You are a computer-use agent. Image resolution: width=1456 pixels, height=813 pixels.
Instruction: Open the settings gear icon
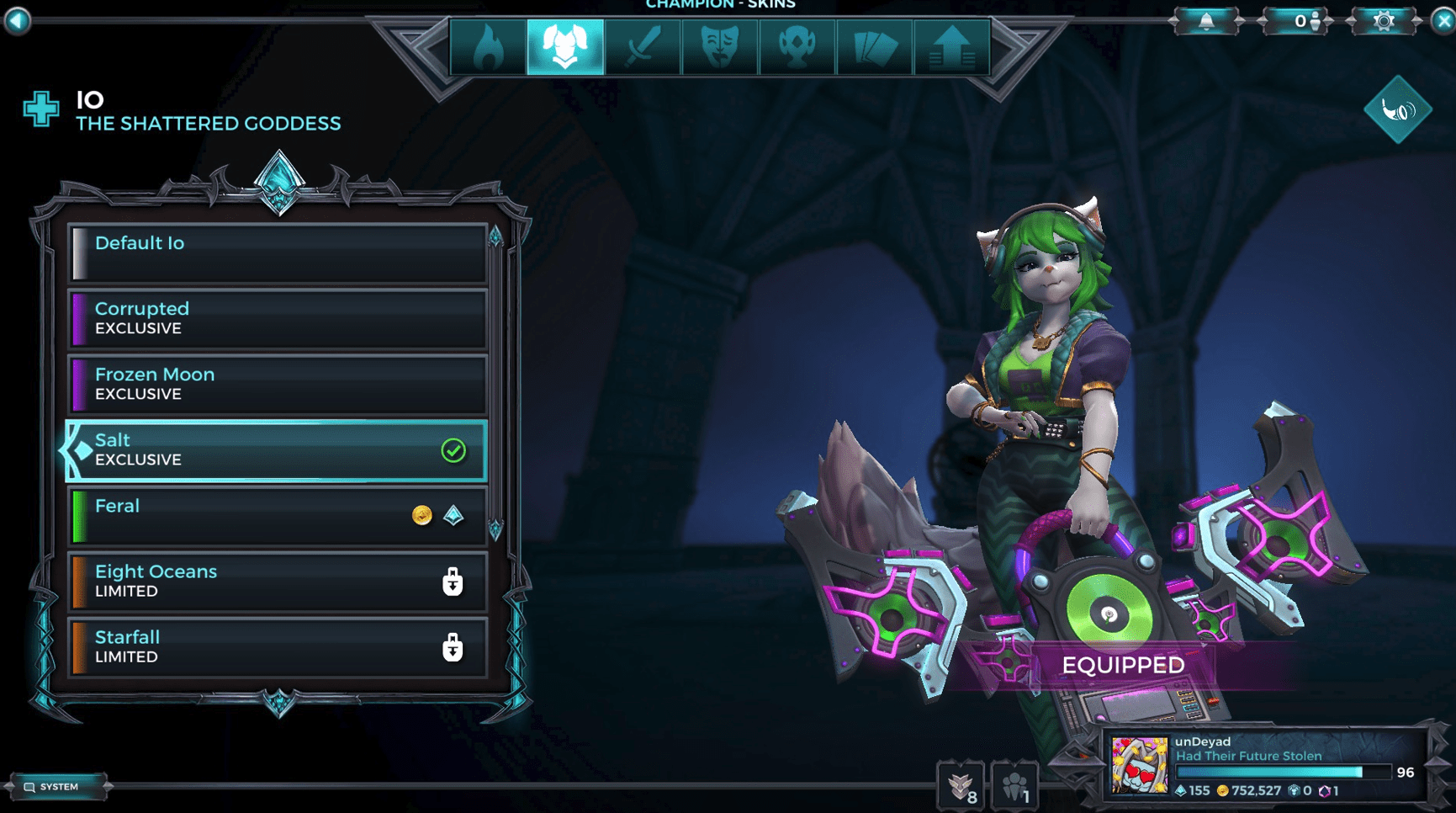pyautogui.click(x=1385, y=21)
